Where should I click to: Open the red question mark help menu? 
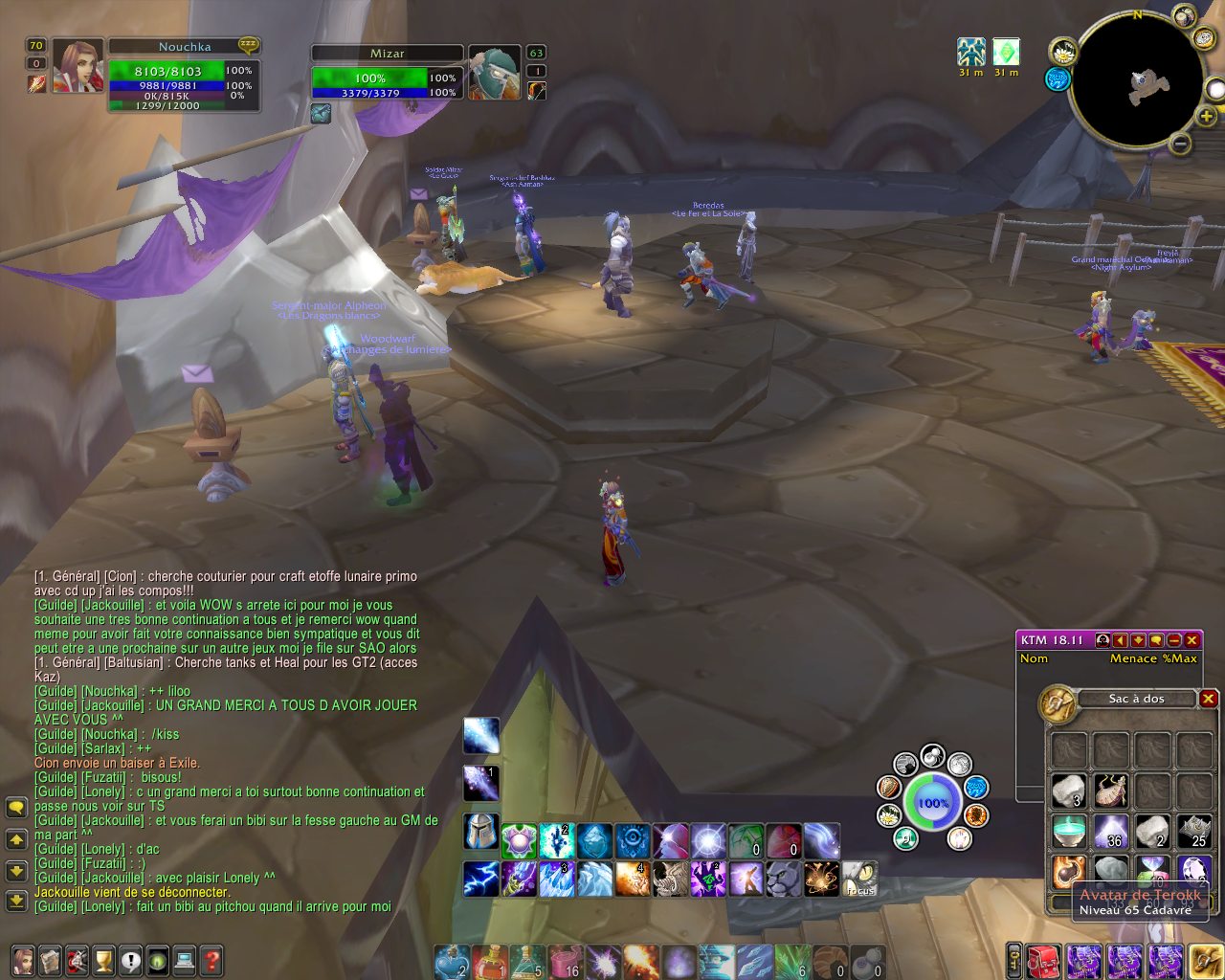pyautogui.click(x=212, y=960)
